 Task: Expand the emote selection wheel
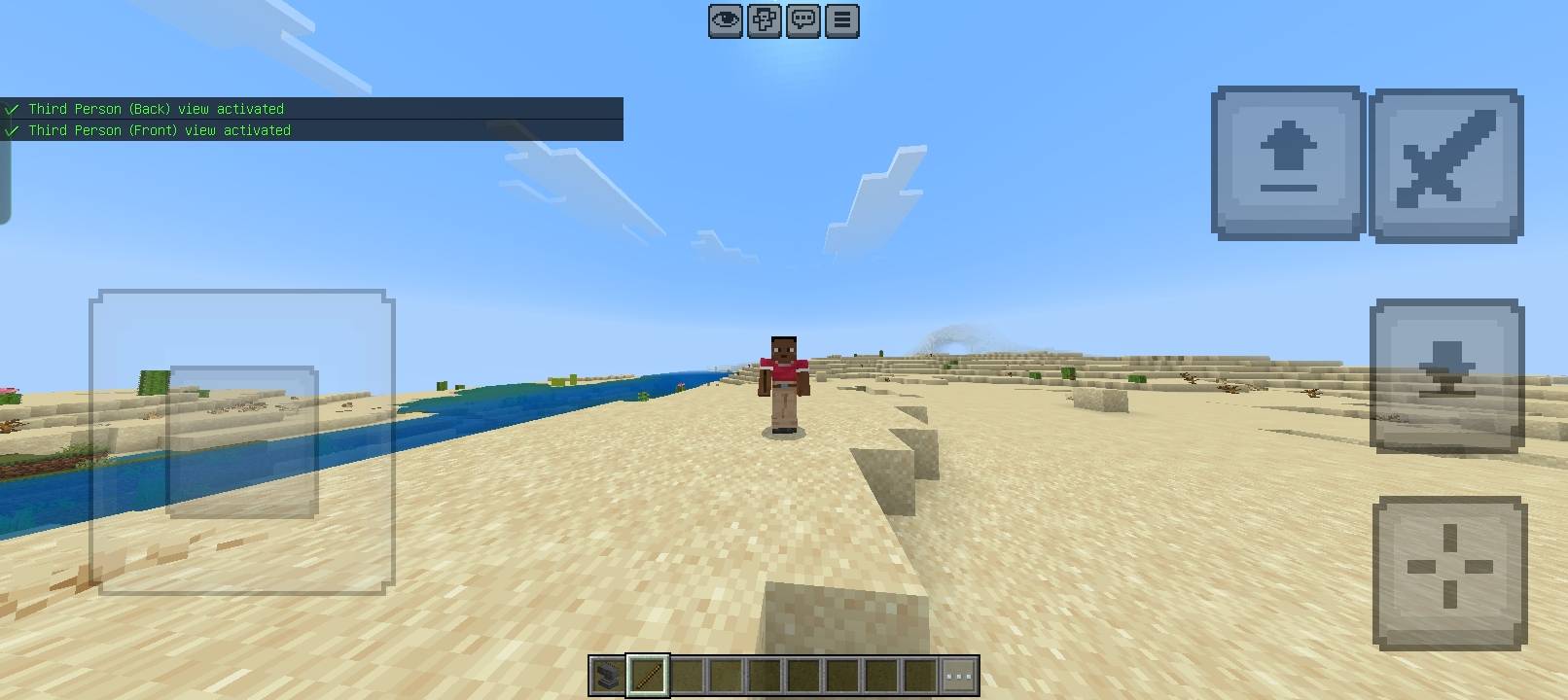coord(764,20)
